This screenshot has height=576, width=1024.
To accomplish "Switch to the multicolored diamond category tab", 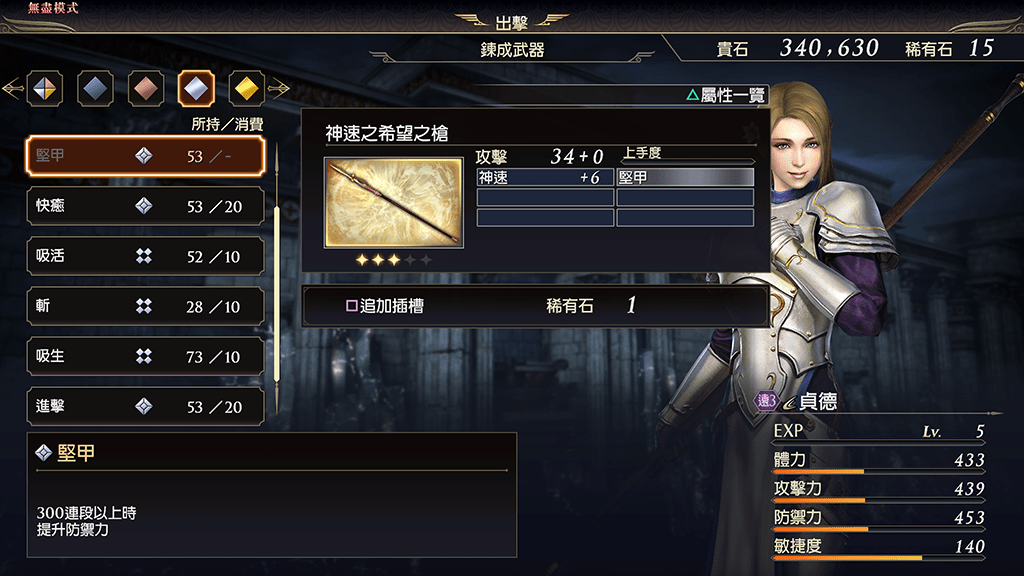I will (x=45, y=89).
